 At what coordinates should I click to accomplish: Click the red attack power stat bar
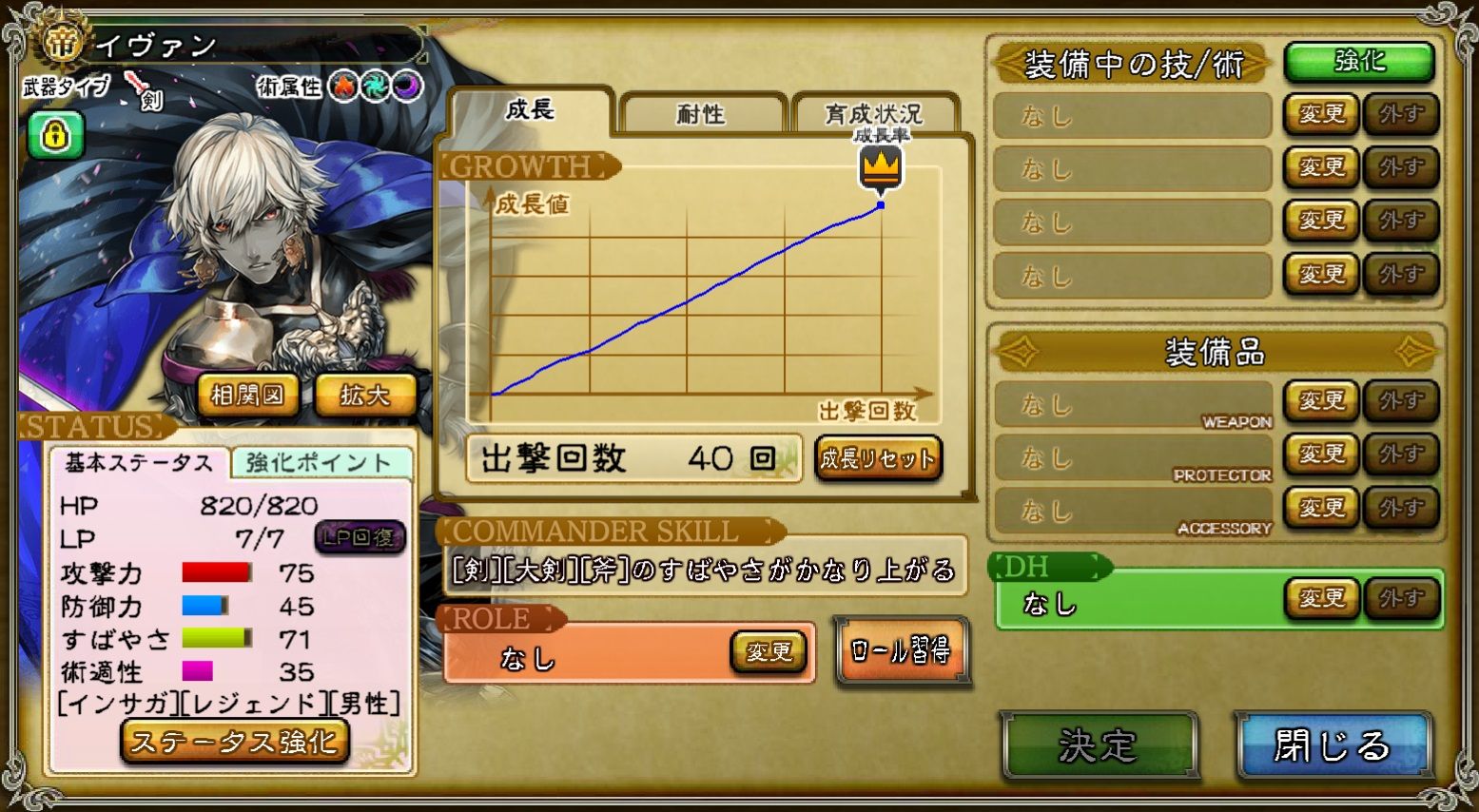(216, 572)
